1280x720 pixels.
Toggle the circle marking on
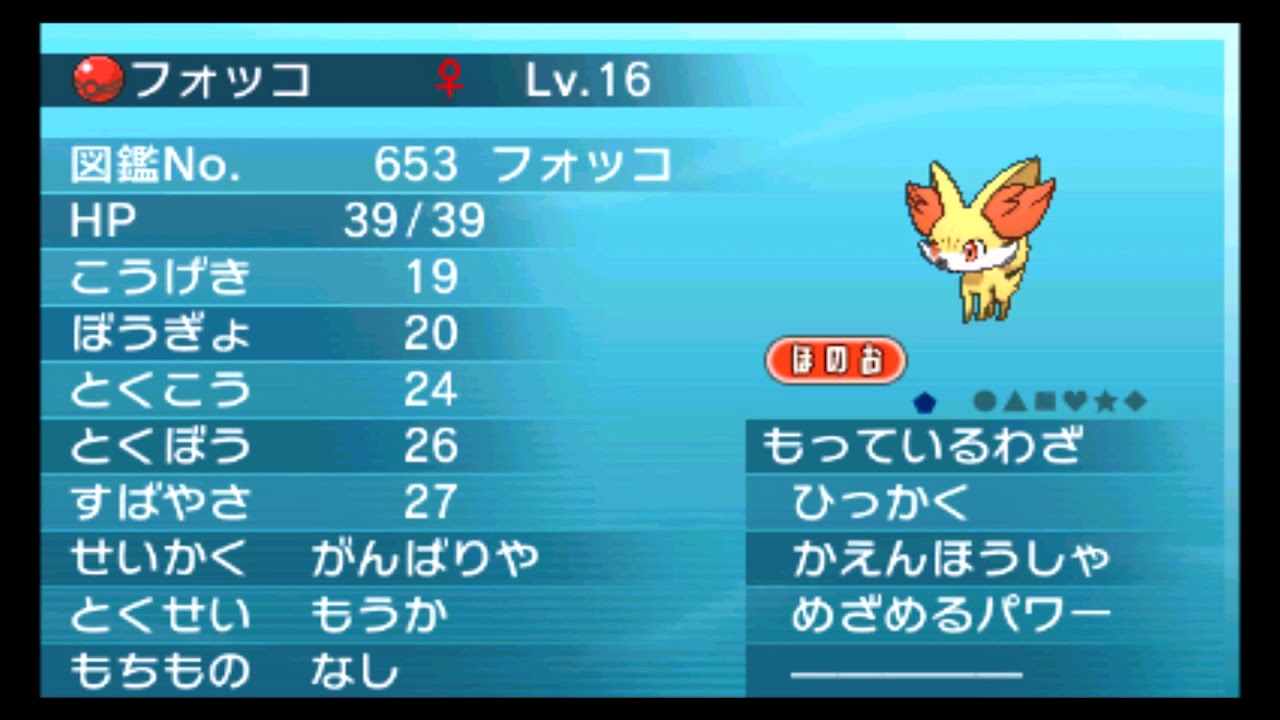[984, 401]
